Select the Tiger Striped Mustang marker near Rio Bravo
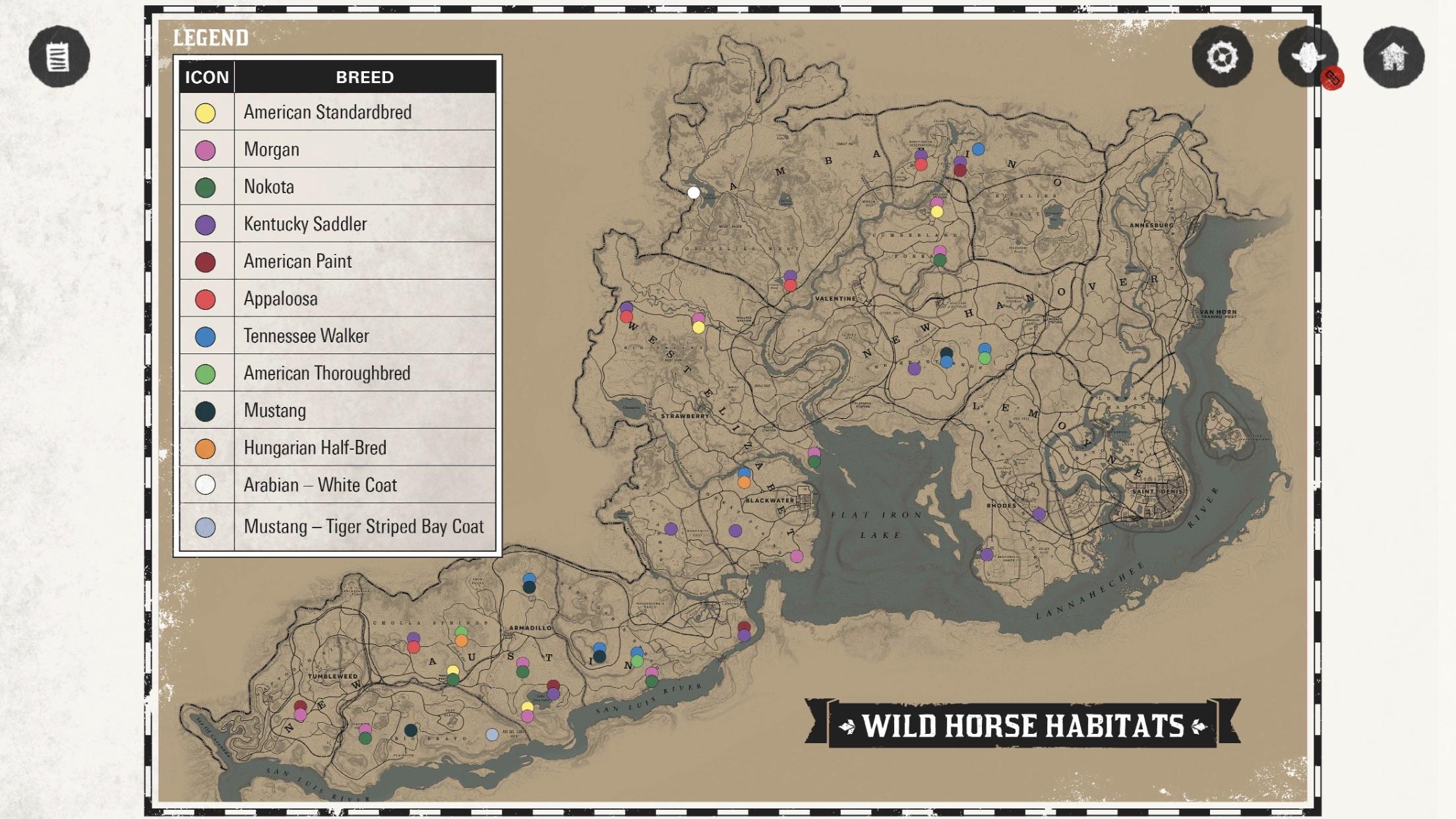This screenshot has width=1456, height=819. 492,733
